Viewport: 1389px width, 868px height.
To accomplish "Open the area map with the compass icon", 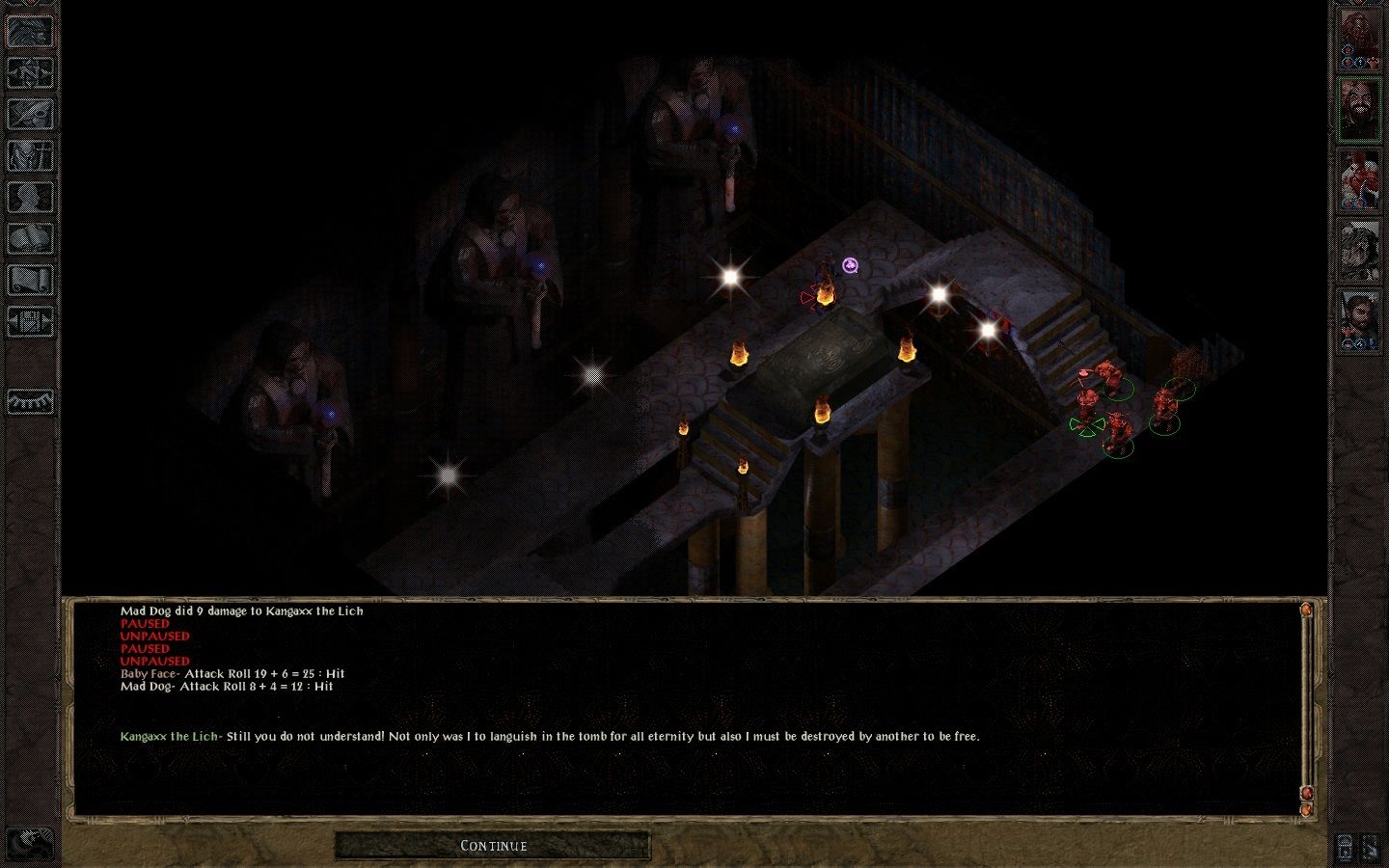I will pyautogui.click(x=31, y=73).
